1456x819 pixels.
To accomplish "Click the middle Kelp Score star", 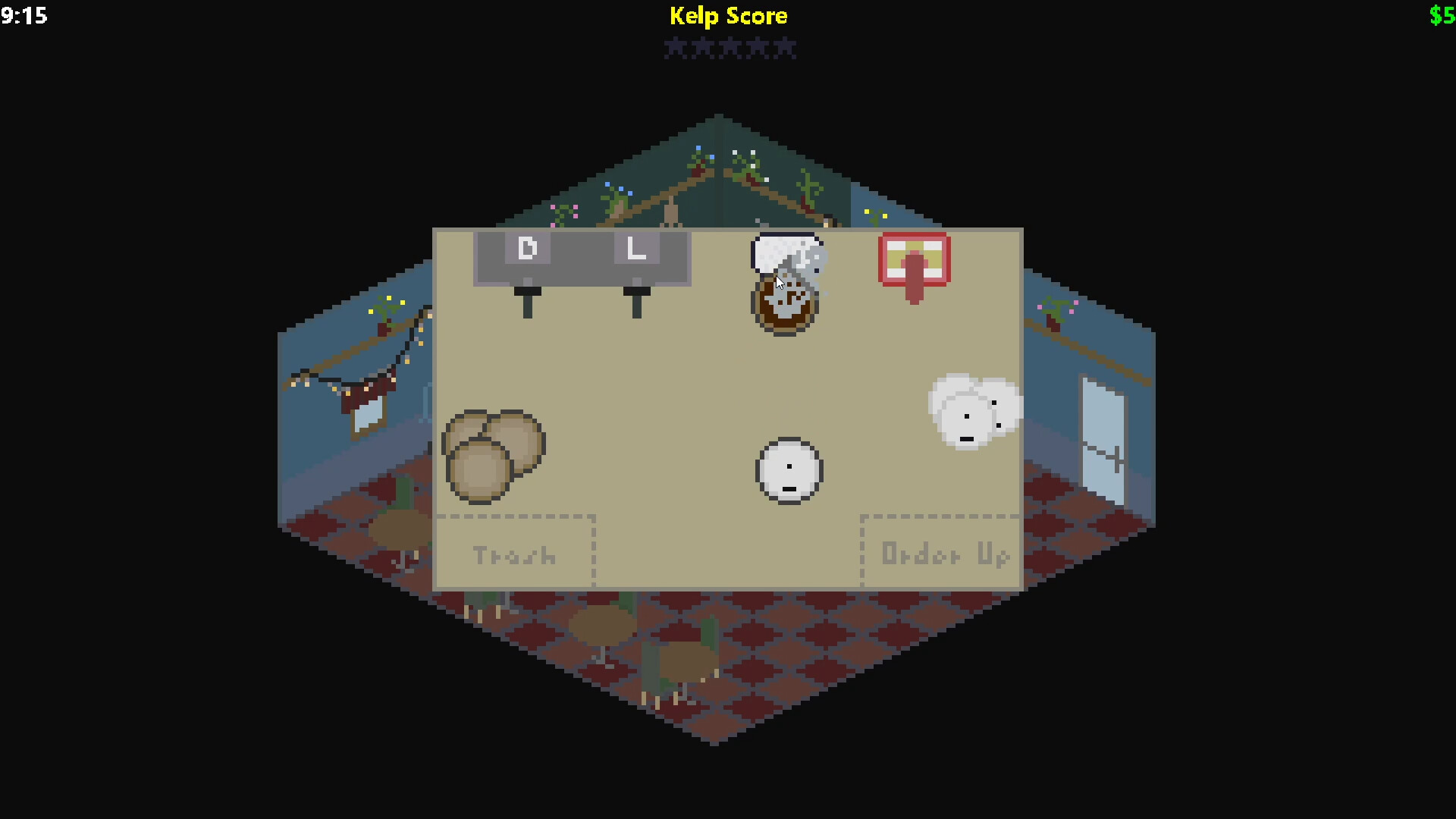I will 730,48.
